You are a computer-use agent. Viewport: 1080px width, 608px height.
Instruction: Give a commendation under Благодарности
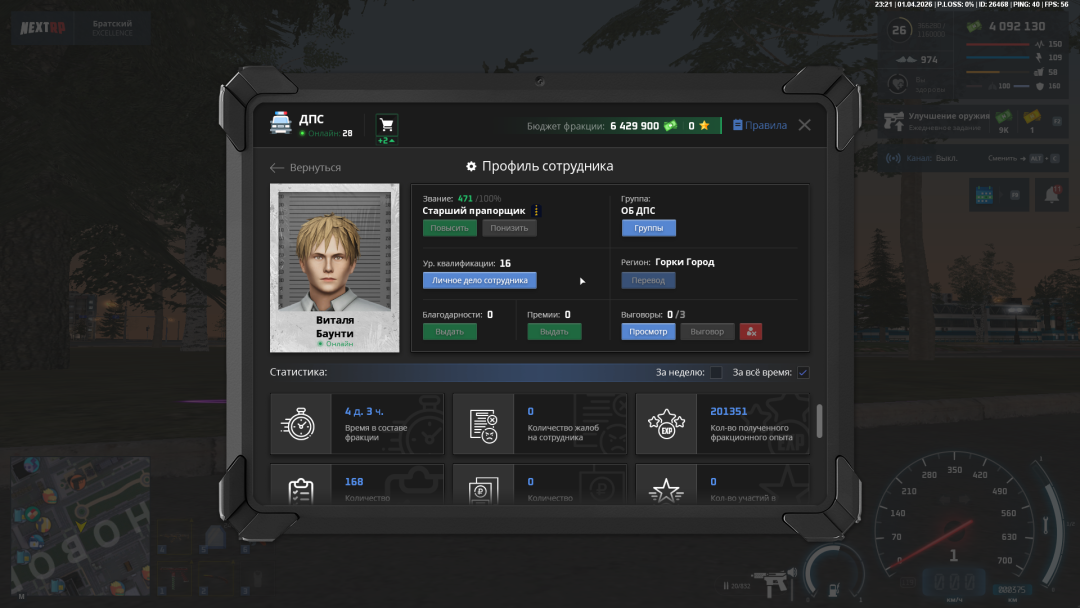point(449,331)
